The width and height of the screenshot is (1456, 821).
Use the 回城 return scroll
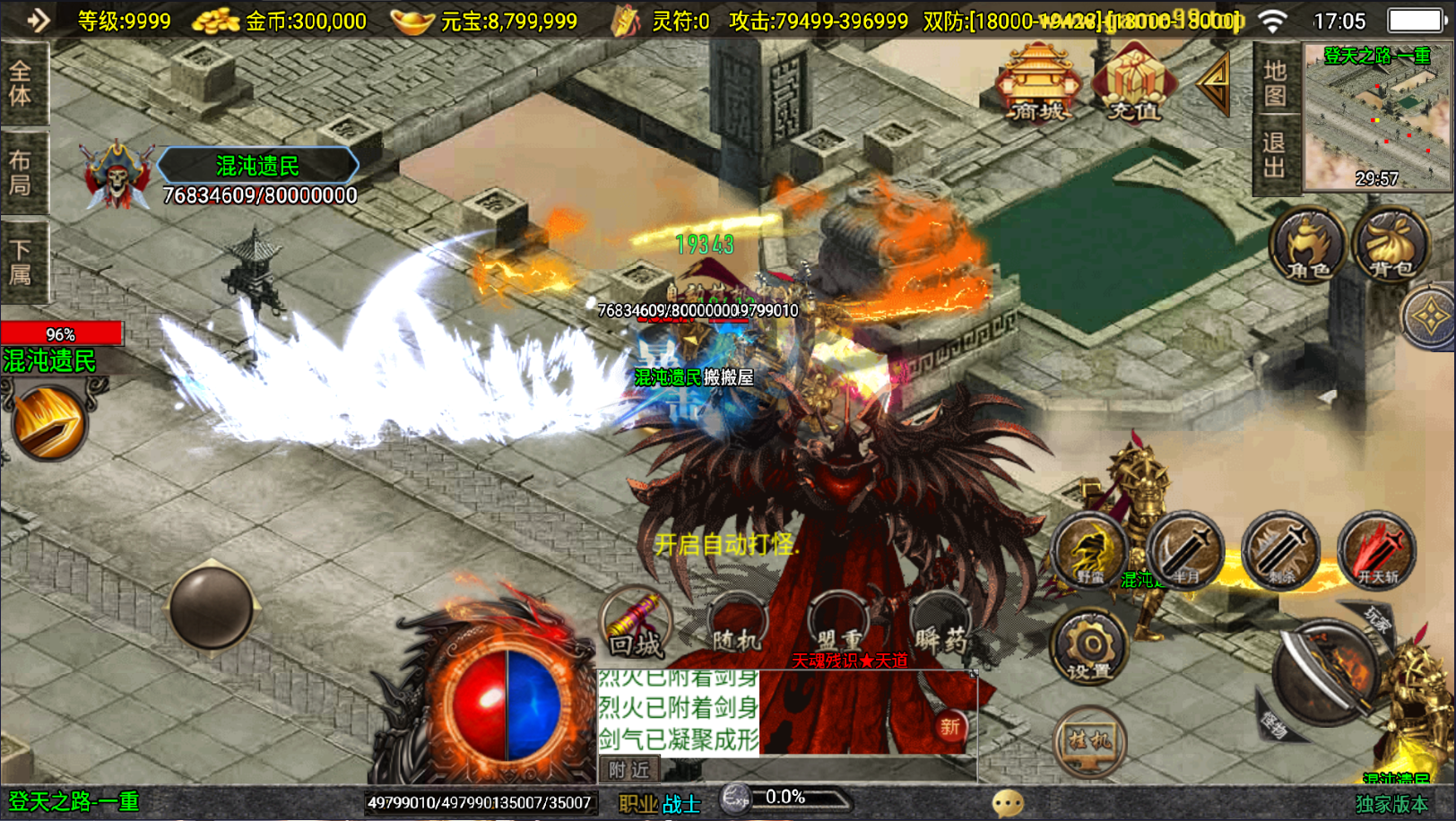point(637,626)
